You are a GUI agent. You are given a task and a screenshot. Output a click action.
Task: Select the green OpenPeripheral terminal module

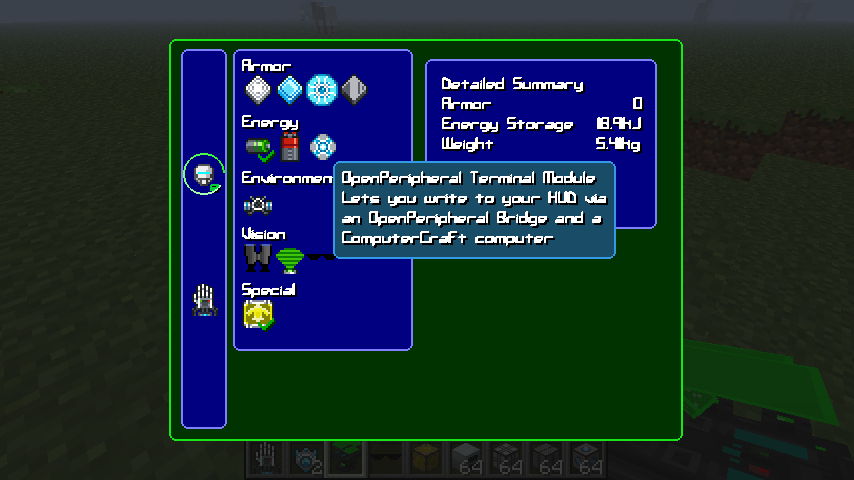tap(290, 260)
